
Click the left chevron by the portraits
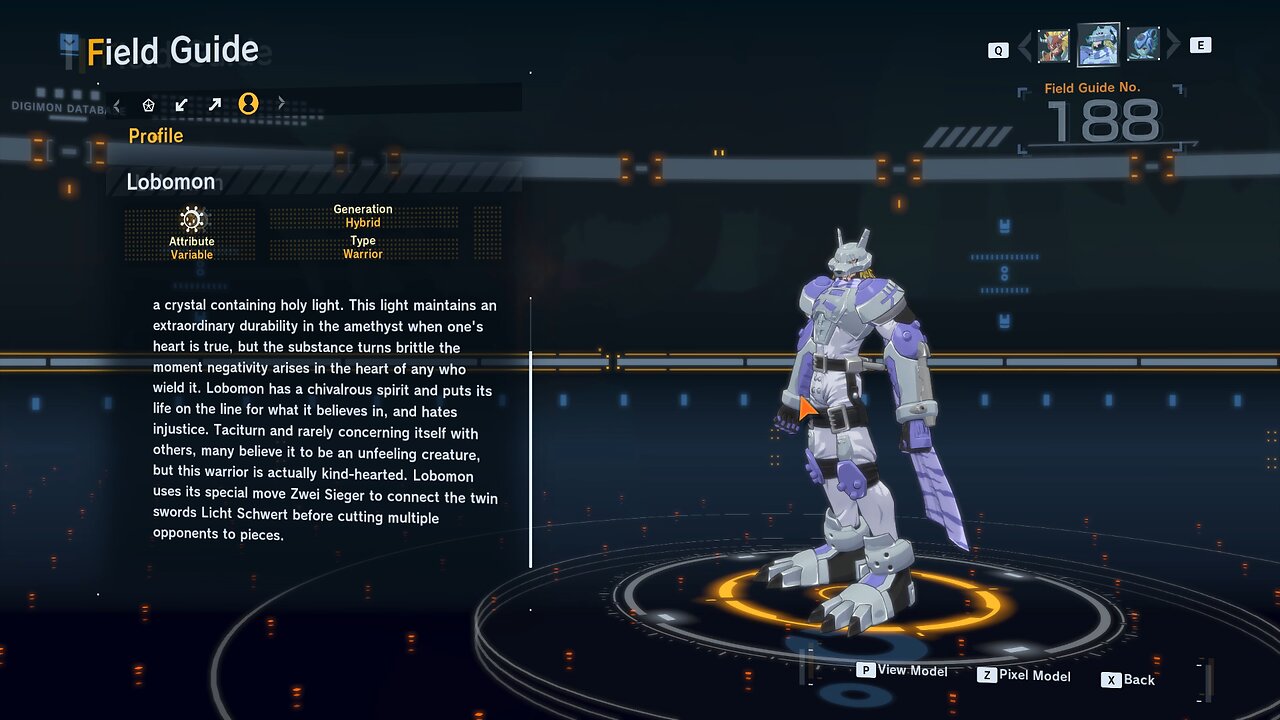coord(1024,46)
